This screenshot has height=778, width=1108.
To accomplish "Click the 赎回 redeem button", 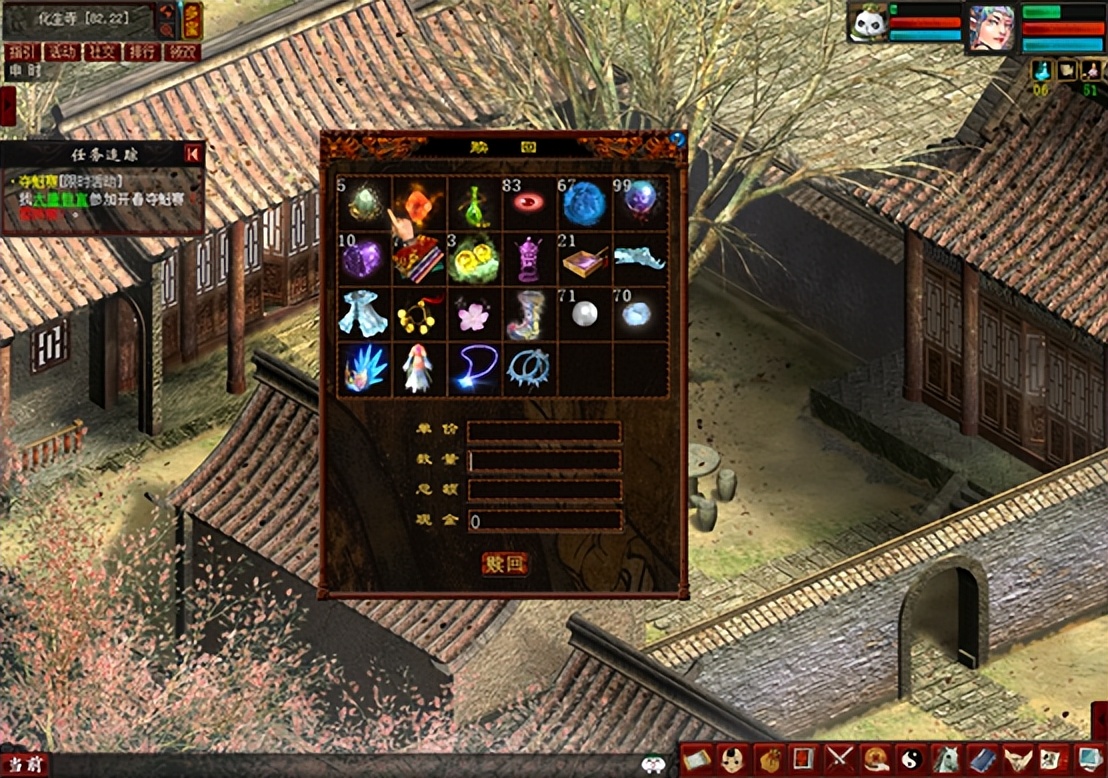I will coord(504,563).
